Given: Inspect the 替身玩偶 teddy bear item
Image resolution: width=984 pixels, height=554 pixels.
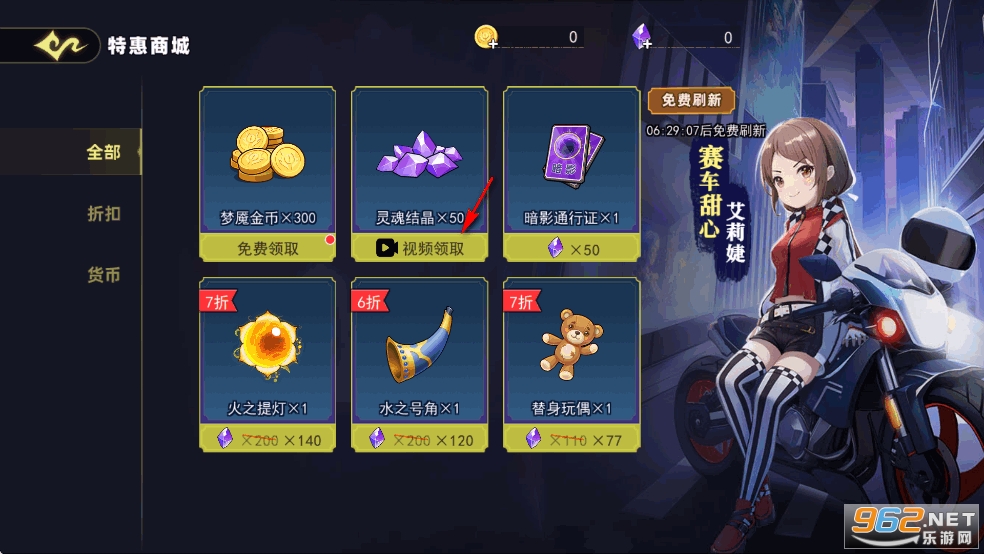Looking at the screenshot, I should coord(572,345).
